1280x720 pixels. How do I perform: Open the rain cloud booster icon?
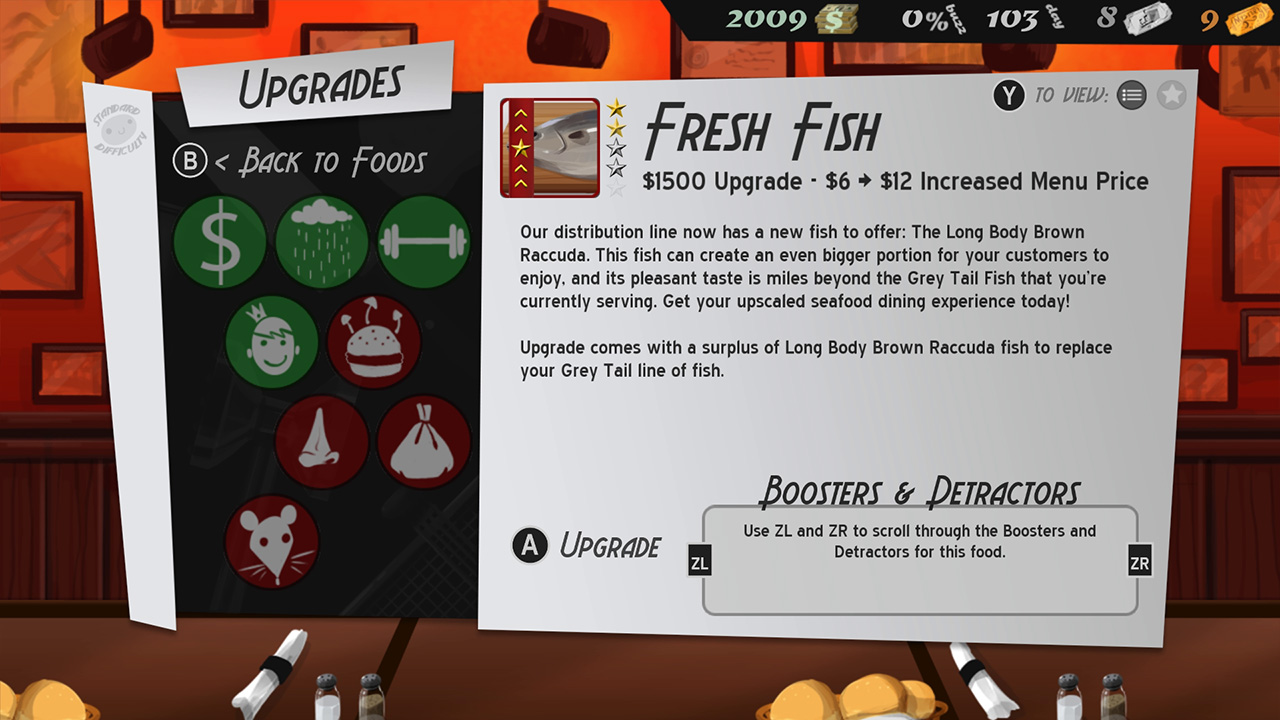point(322,242)
